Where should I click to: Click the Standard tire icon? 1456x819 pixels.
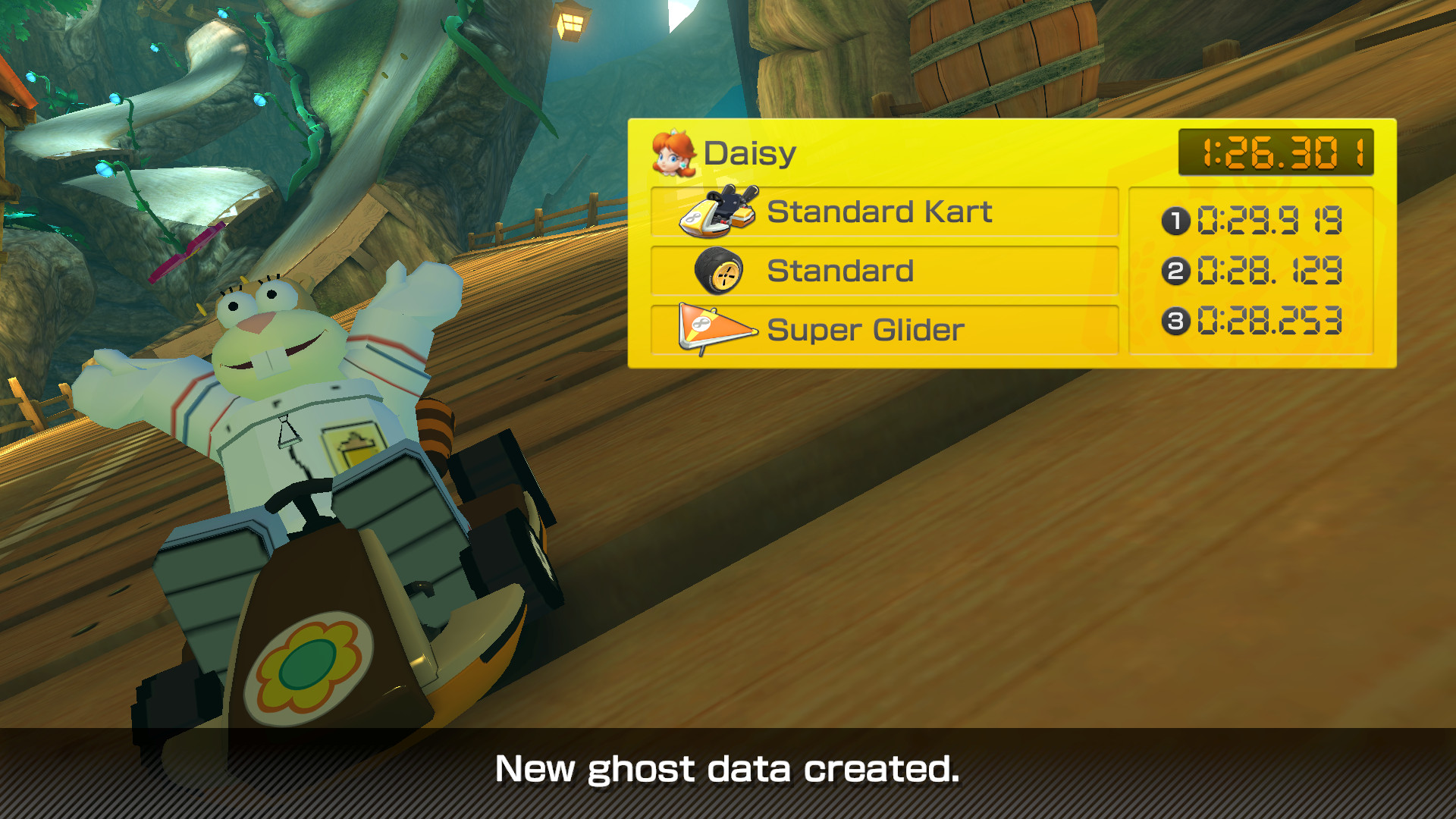[x=719, y=271]
